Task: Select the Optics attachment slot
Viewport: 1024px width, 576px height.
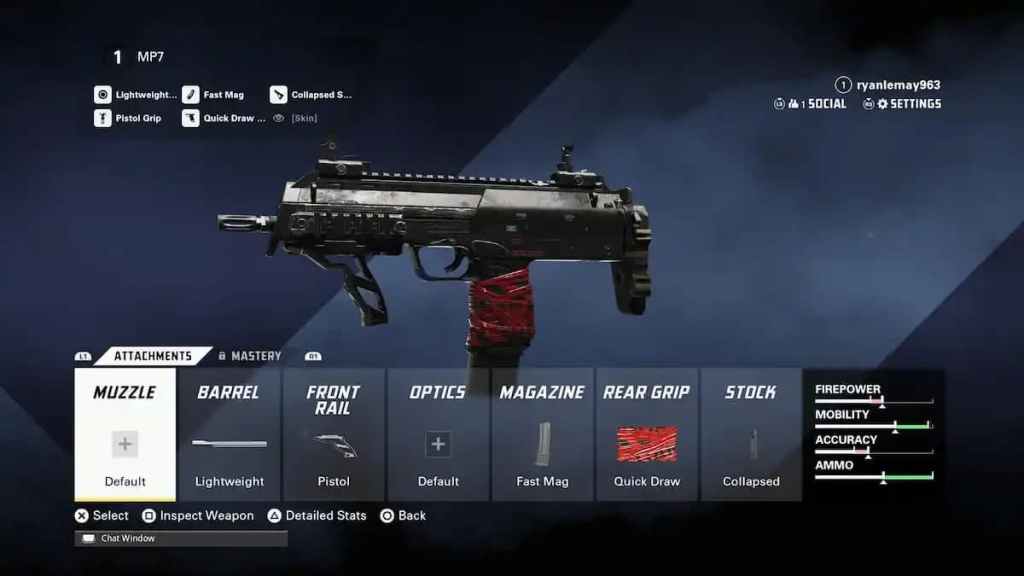Action: point(438,434)
